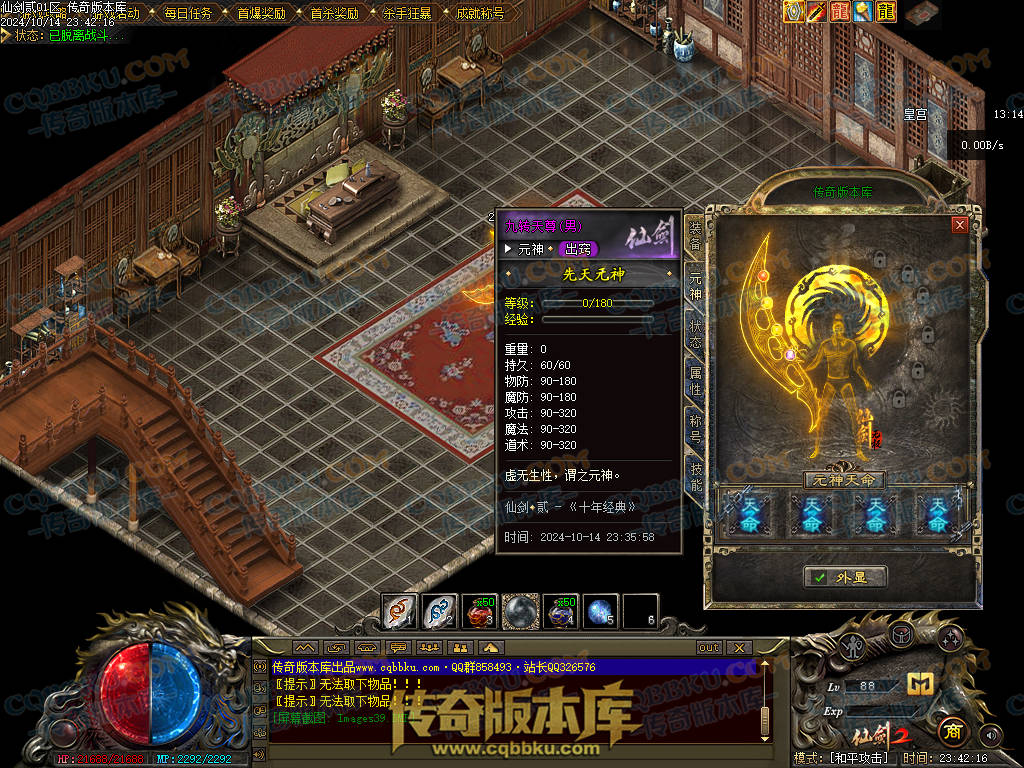Click the gold M button beside the level
The width and height of the screenshot is (1024, 768).
point(919,683)
